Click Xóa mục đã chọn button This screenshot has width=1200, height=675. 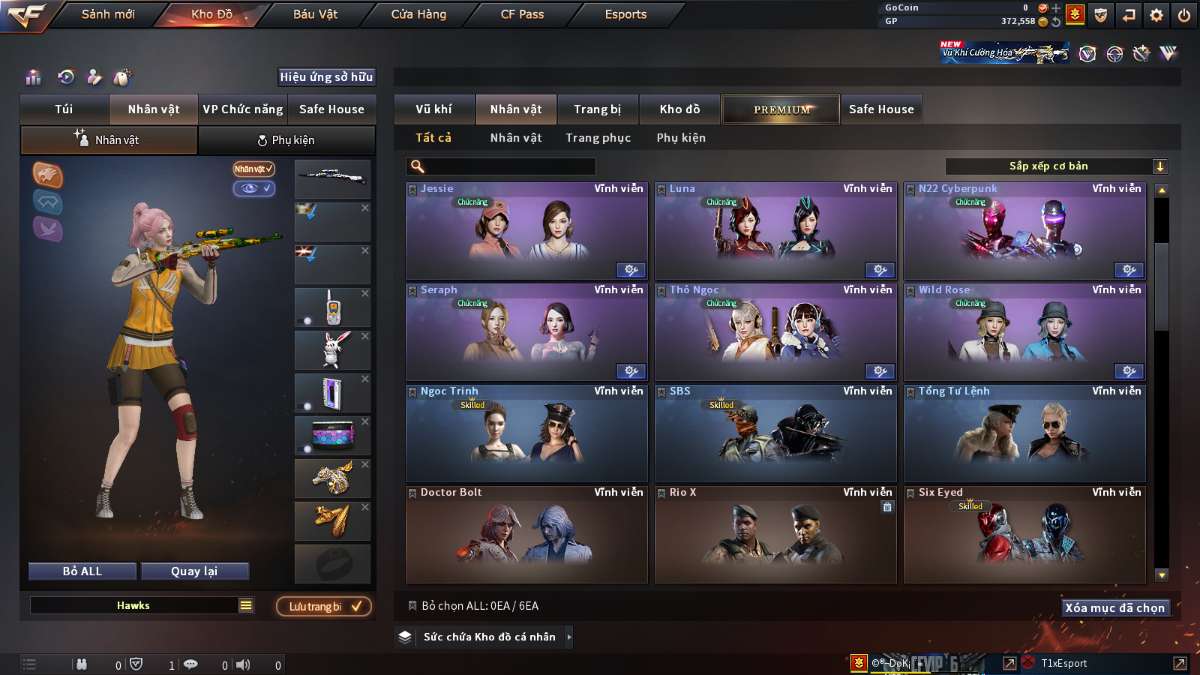(1115, 607)
